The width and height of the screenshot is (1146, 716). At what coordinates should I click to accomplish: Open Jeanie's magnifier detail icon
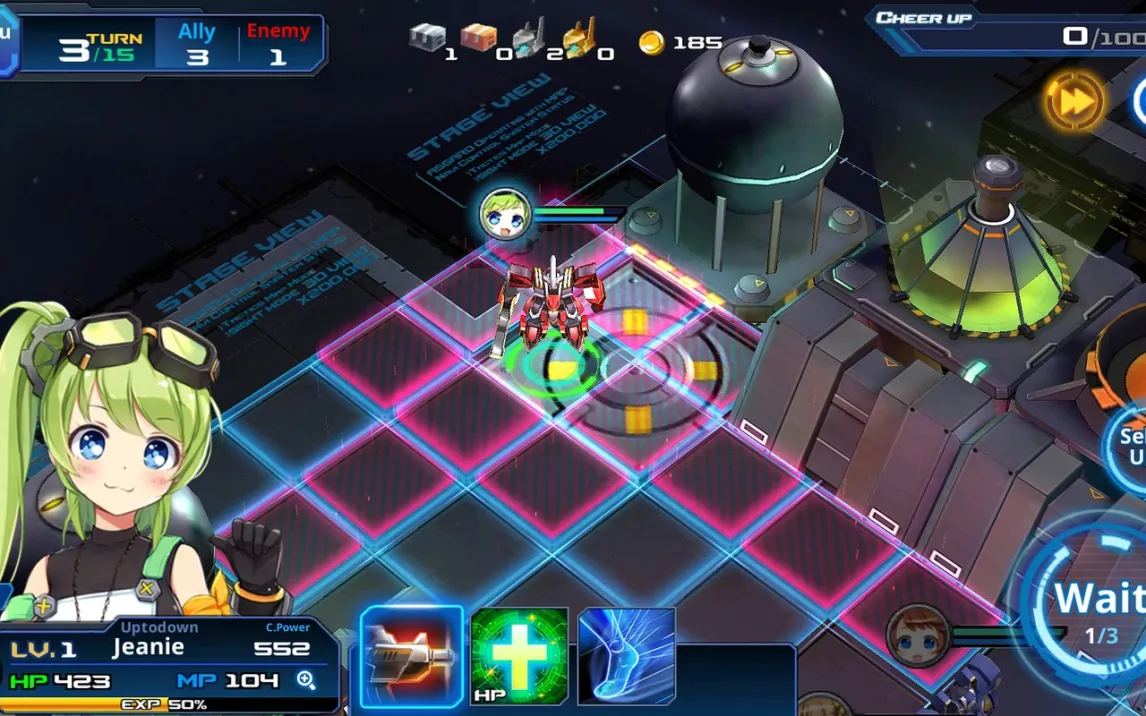coord(306,681)
